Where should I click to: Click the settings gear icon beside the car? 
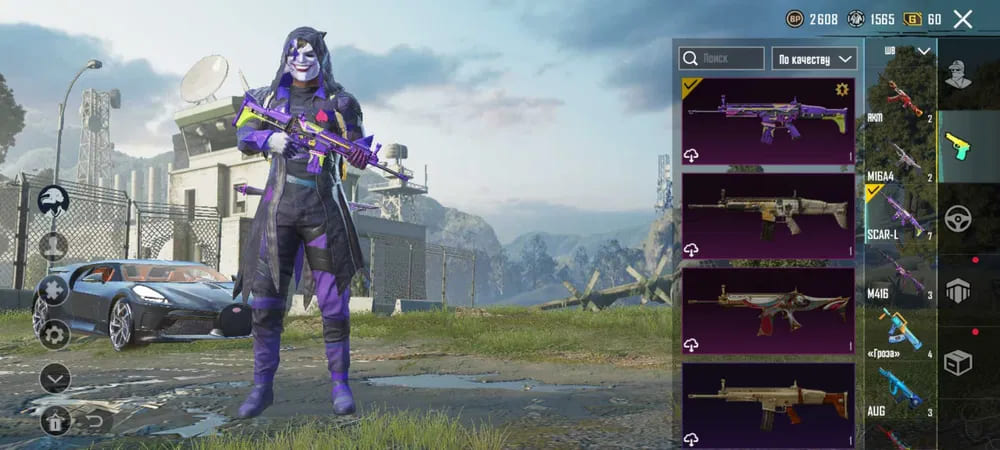point(54,334)
